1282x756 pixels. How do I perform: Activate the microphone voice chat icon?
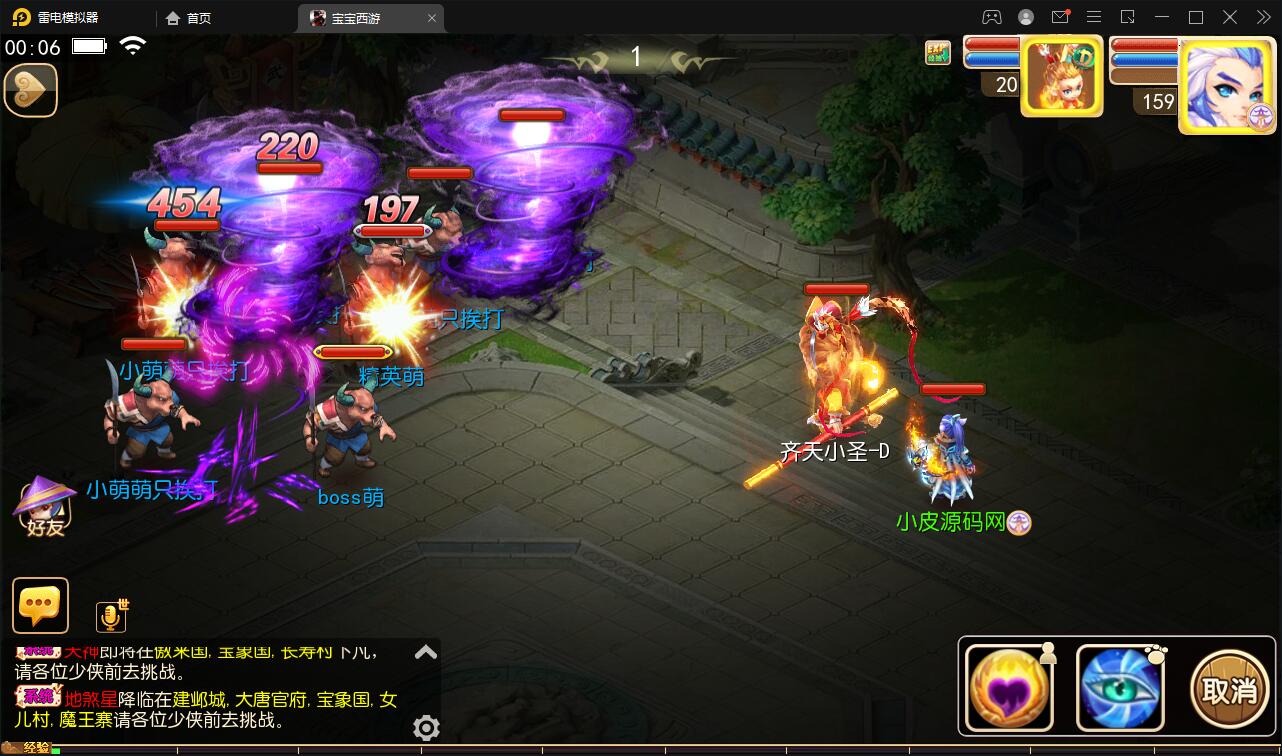[x=112, y=615]
